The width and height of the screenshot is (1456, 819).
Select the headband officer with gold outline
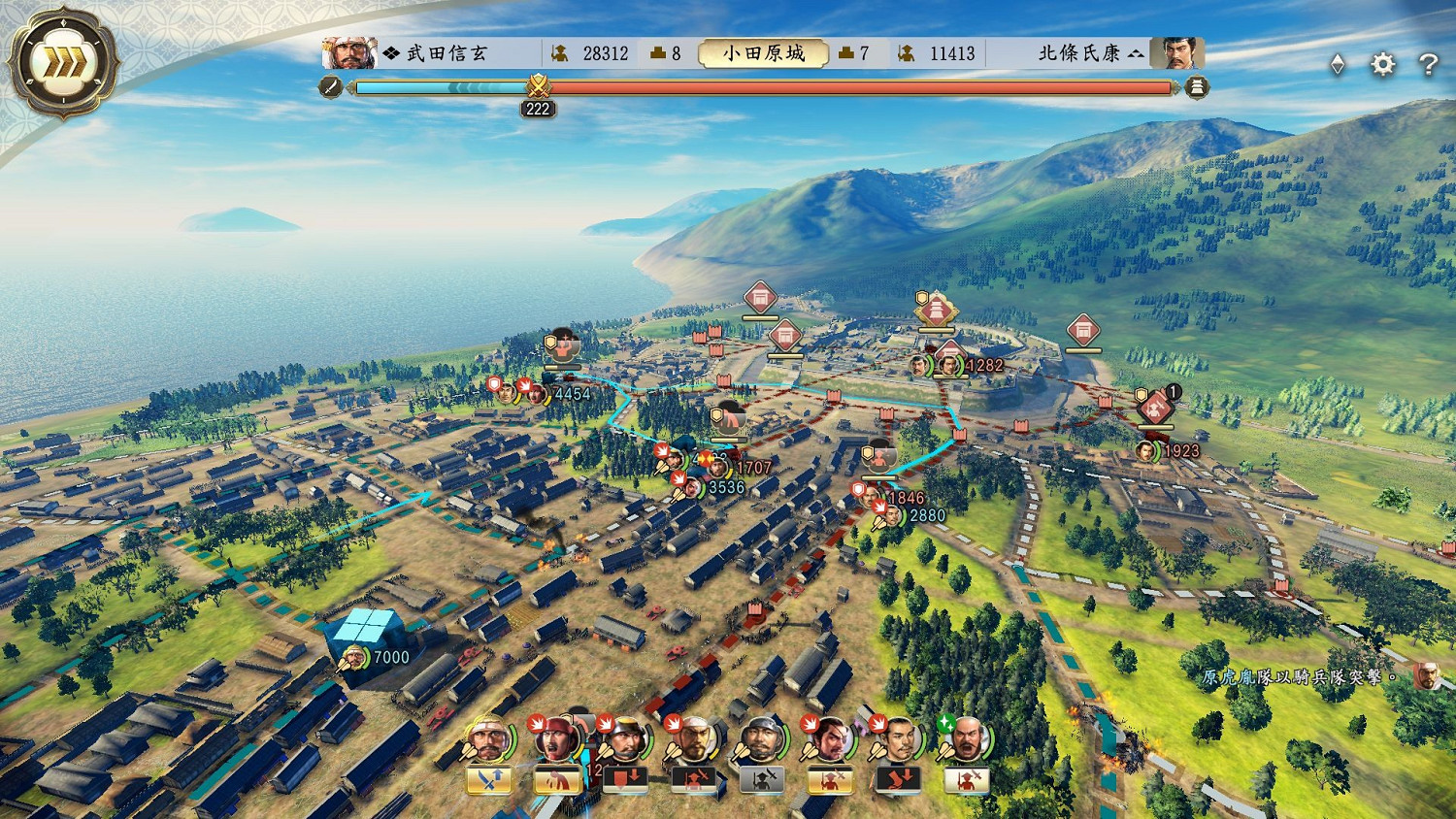pos(488,739)
